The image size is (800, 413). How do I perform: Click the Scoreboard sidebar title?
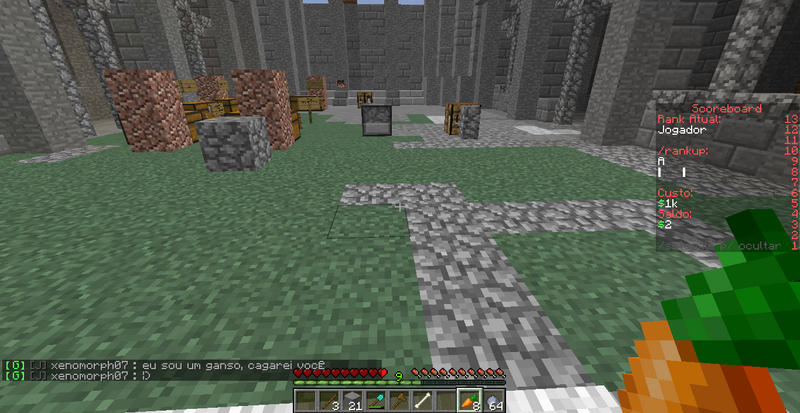[727, 108]
